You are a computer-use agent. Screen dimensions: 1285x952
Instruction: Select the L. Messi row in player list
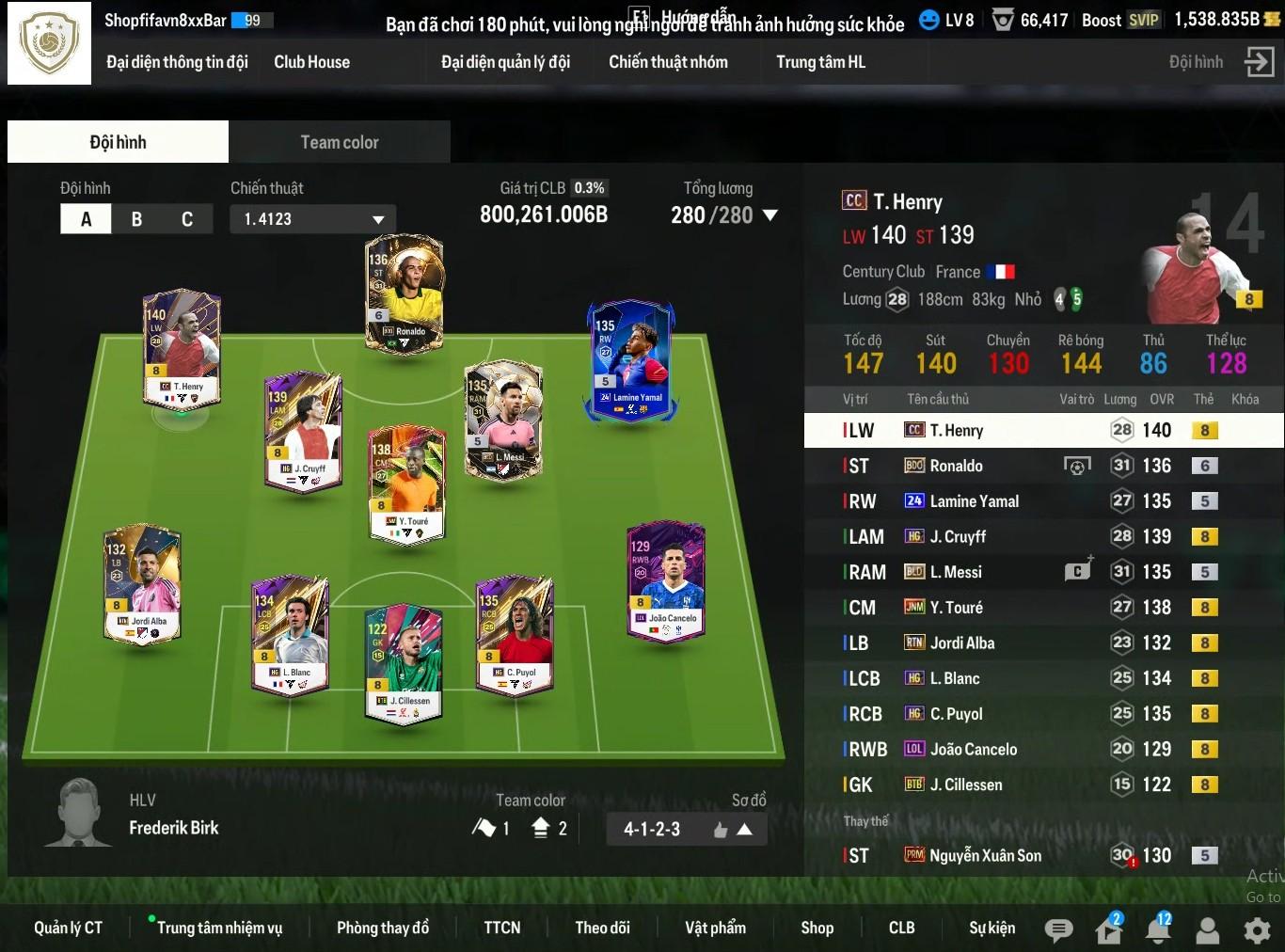point(1035,572)
